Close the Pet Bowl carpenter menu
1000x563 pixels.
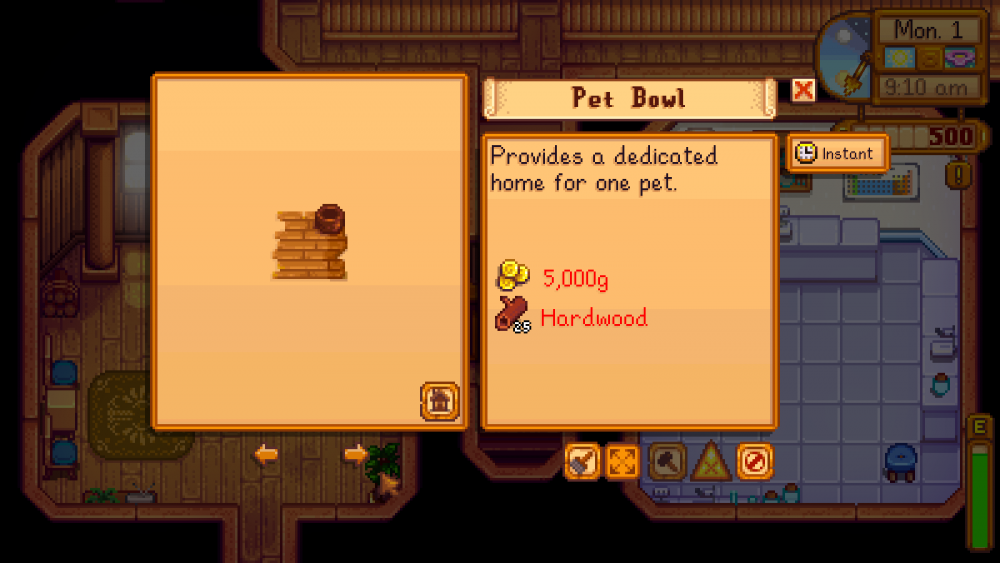pos(803,91)
